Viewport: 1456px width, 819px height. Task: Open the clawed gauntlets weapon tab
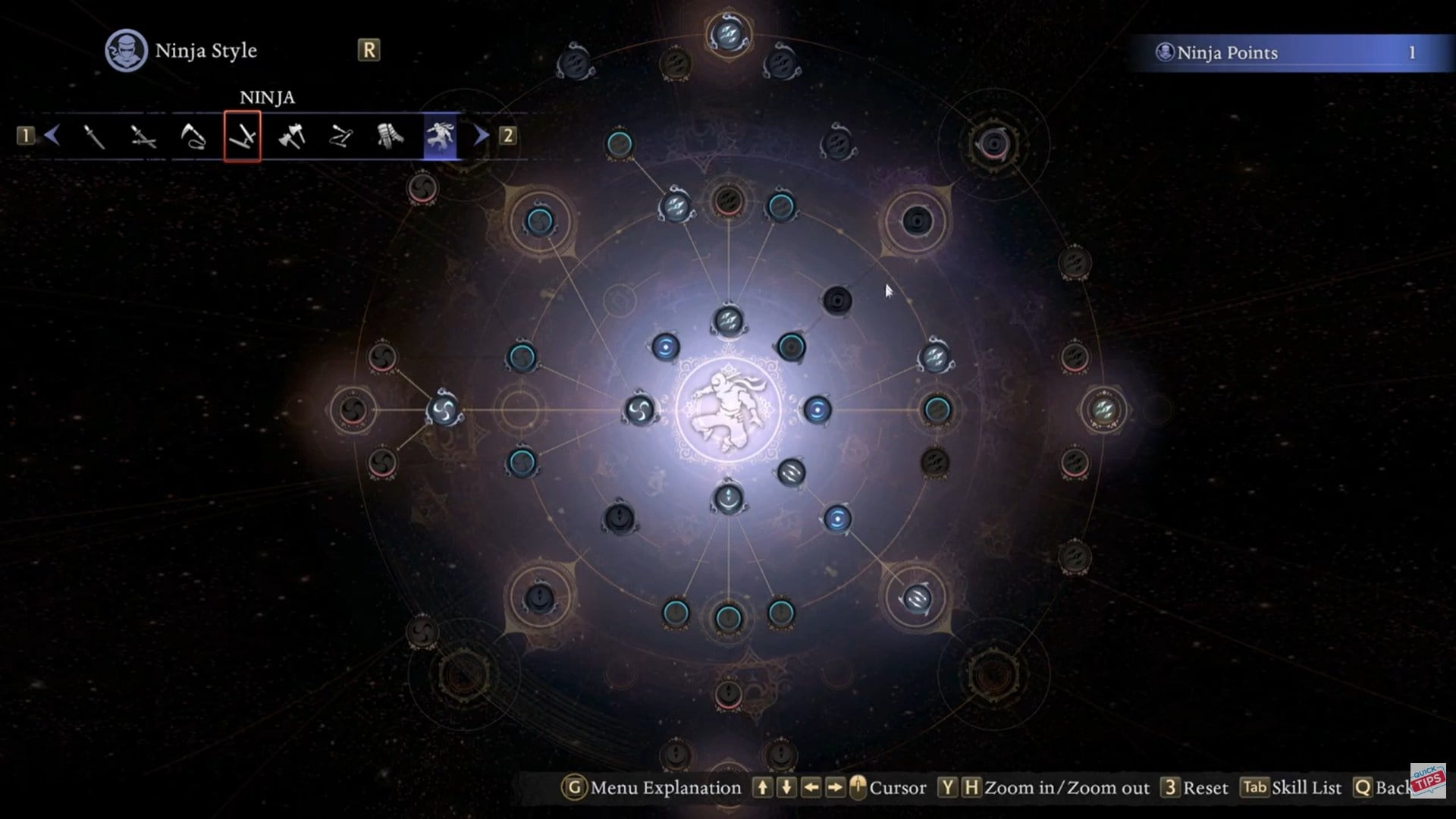point(391,136)
